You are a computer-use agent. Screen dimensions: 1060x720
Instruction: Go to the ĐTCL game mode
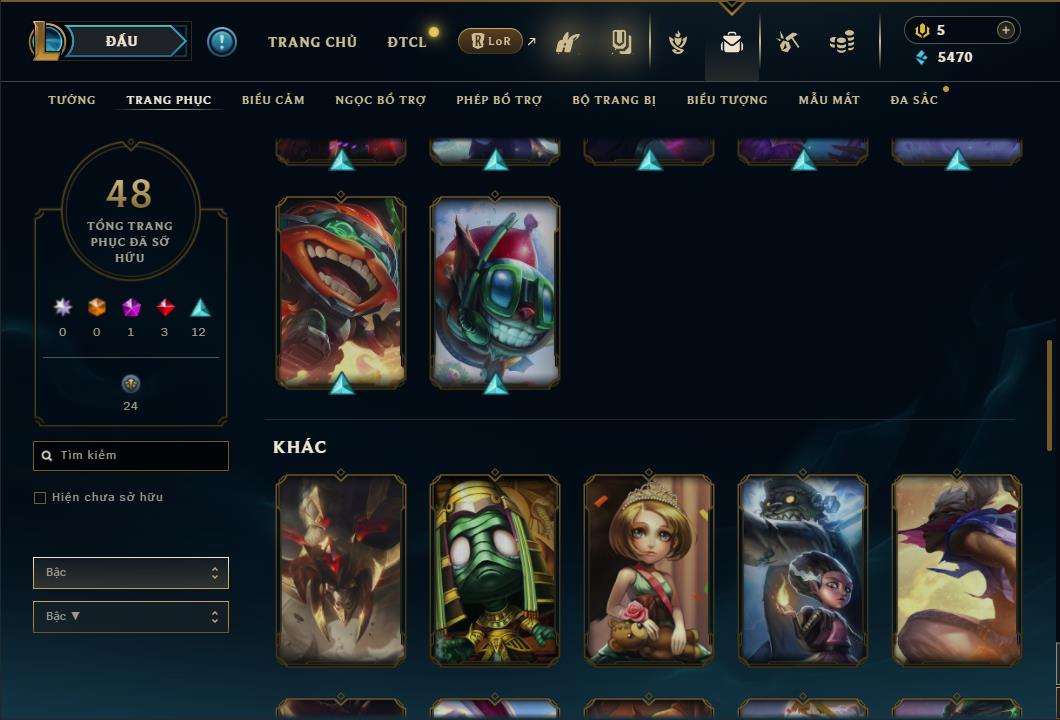(407, 42)
